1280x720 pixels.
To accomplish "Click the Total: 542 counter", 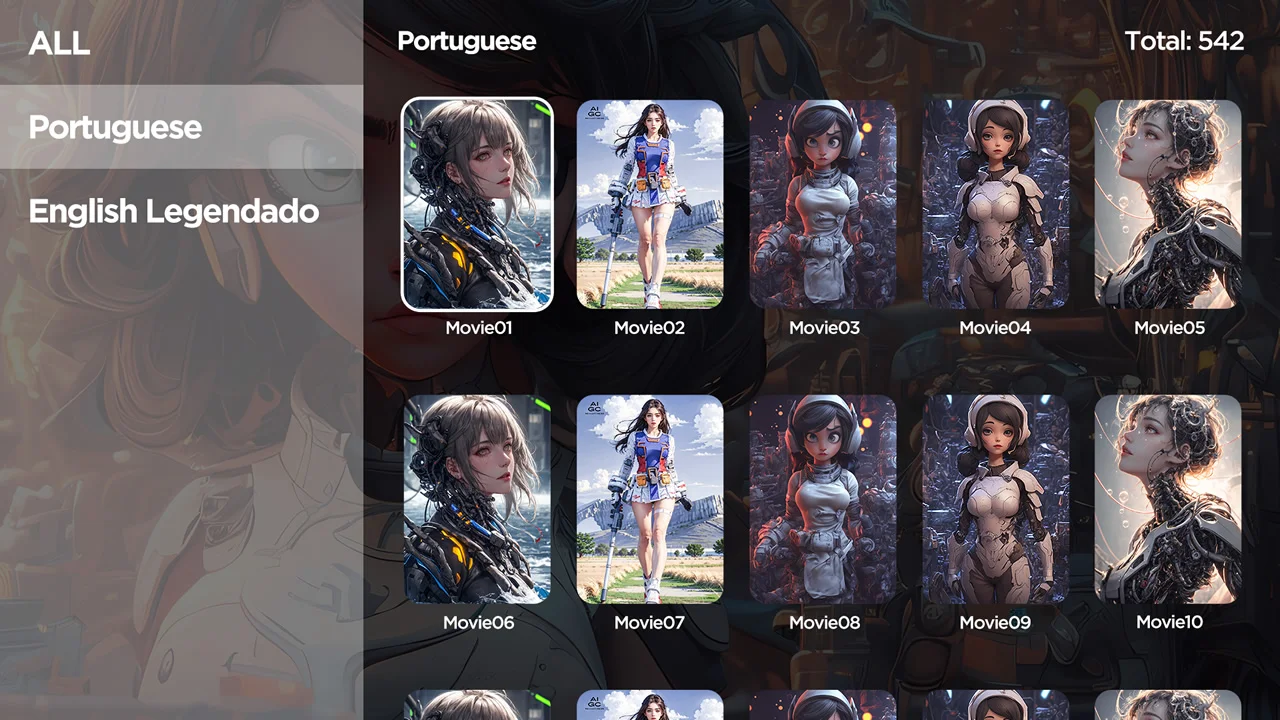I will pyautogui.click(x=1184, y=41).
